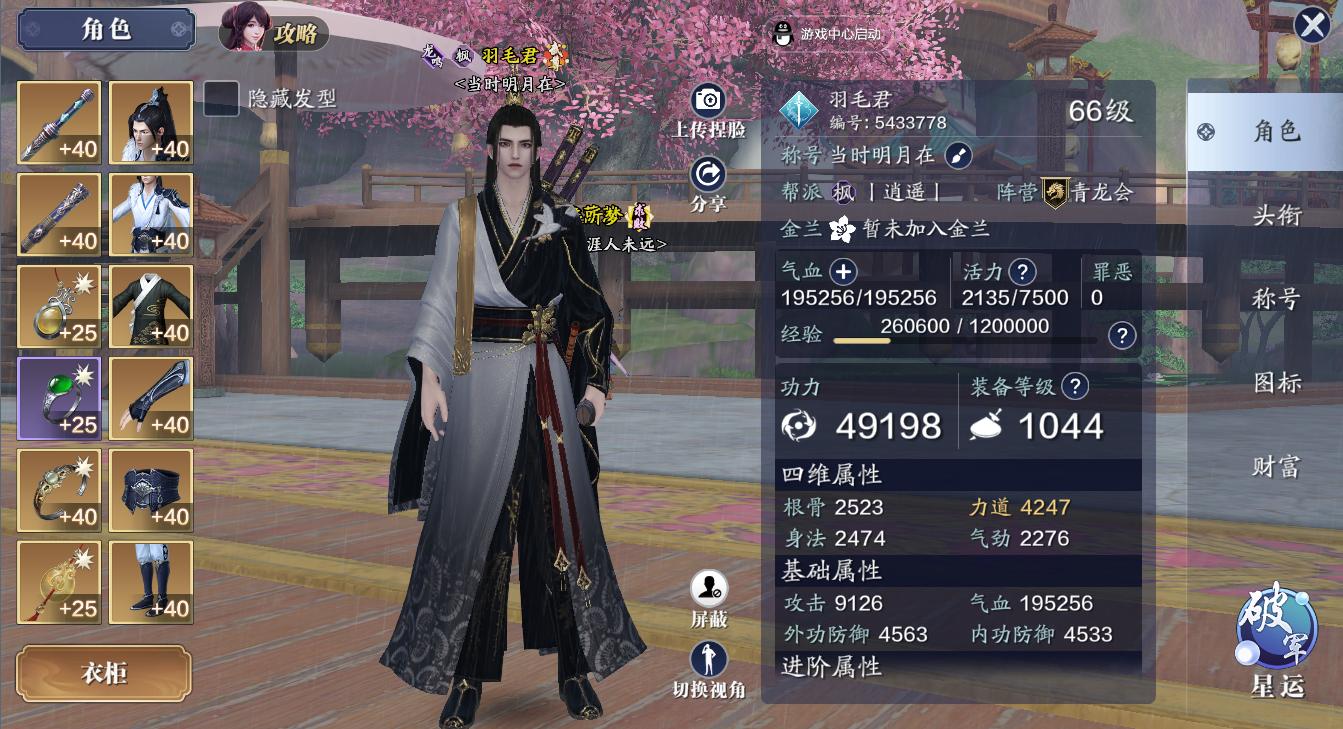
Task: Switch to the 头衔 tab
Action: [1276, 215]
